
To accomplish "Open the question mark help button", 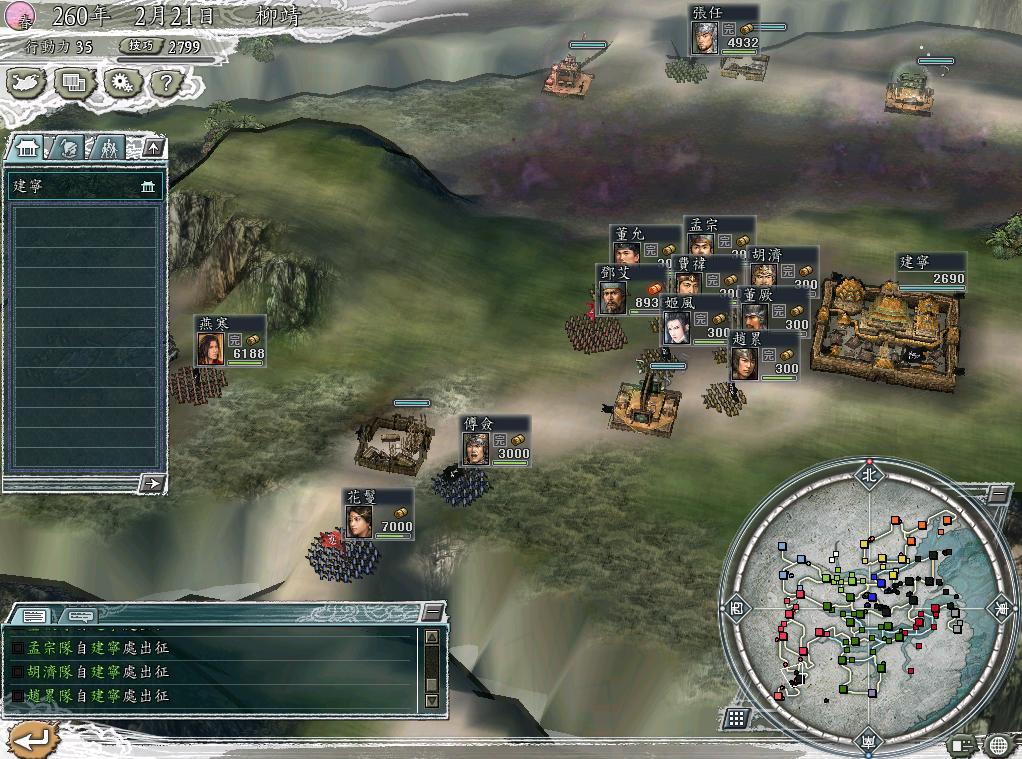I will [x=168, y=83].
